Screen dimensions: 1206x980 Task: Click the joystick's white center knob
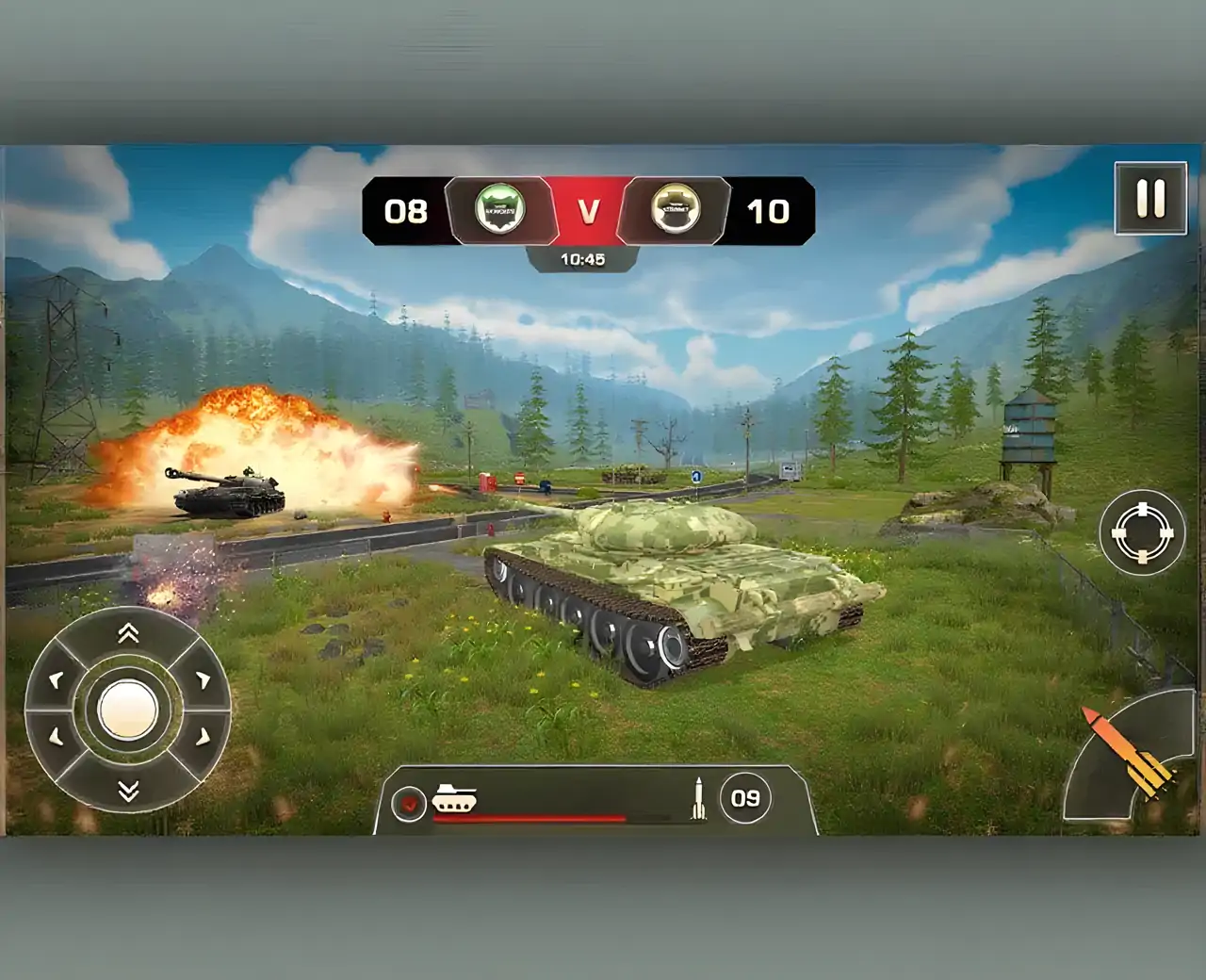pos(128,710)
